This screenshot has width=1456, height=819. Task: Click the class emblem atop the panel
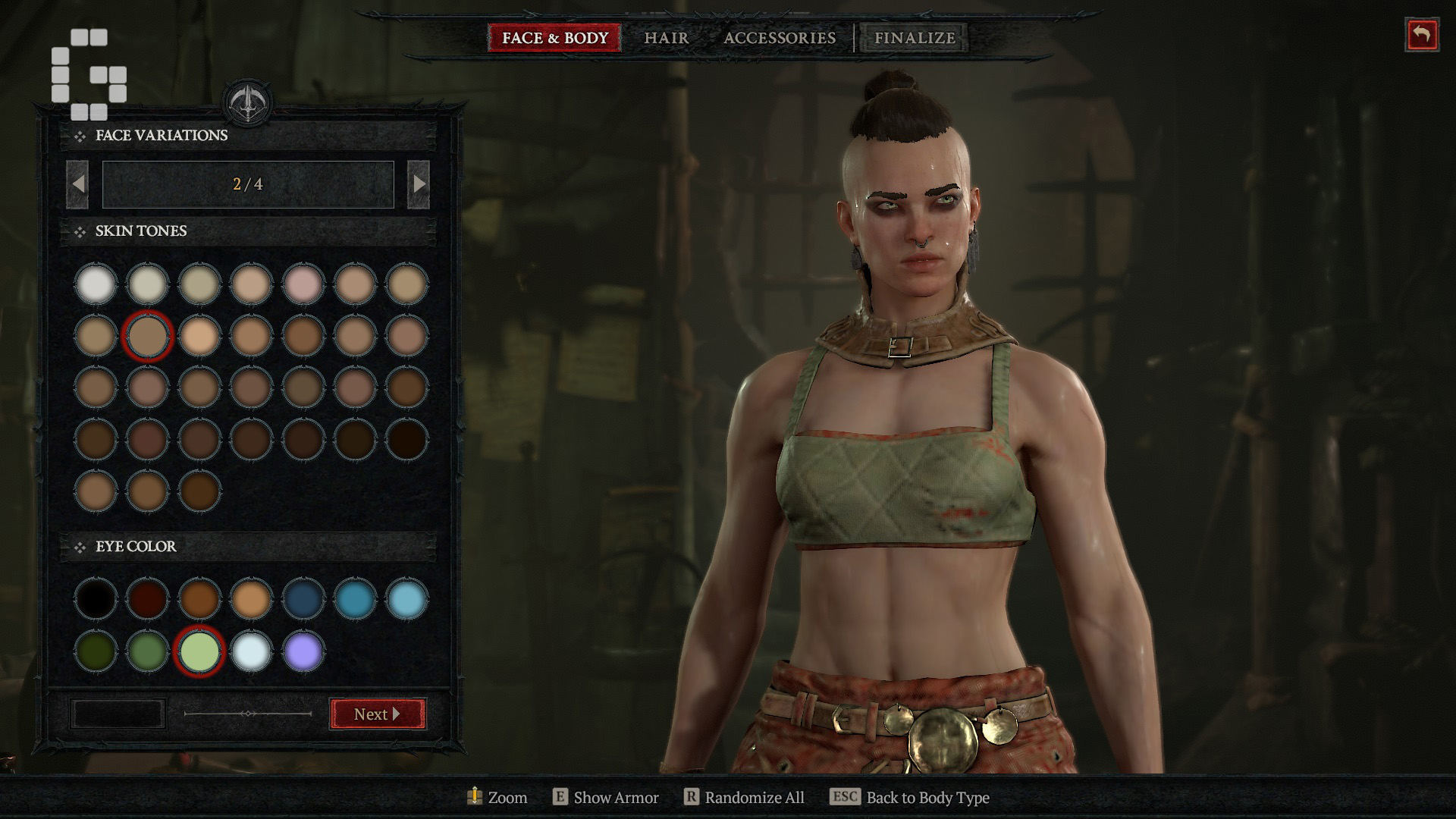(x=248, y=104)
